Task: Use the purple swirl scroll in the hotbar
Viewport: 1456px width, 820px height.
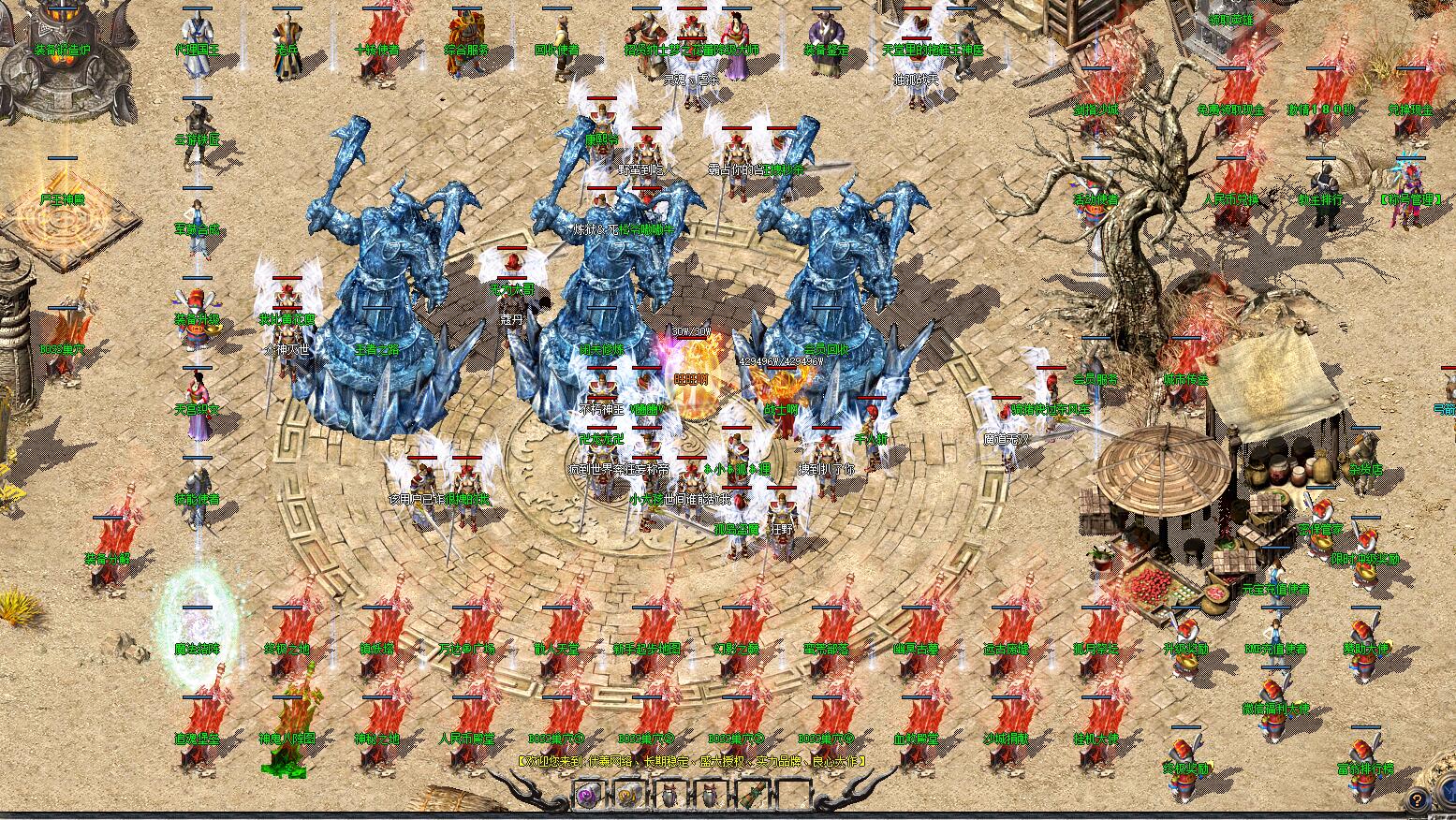Action: (587, 797)
